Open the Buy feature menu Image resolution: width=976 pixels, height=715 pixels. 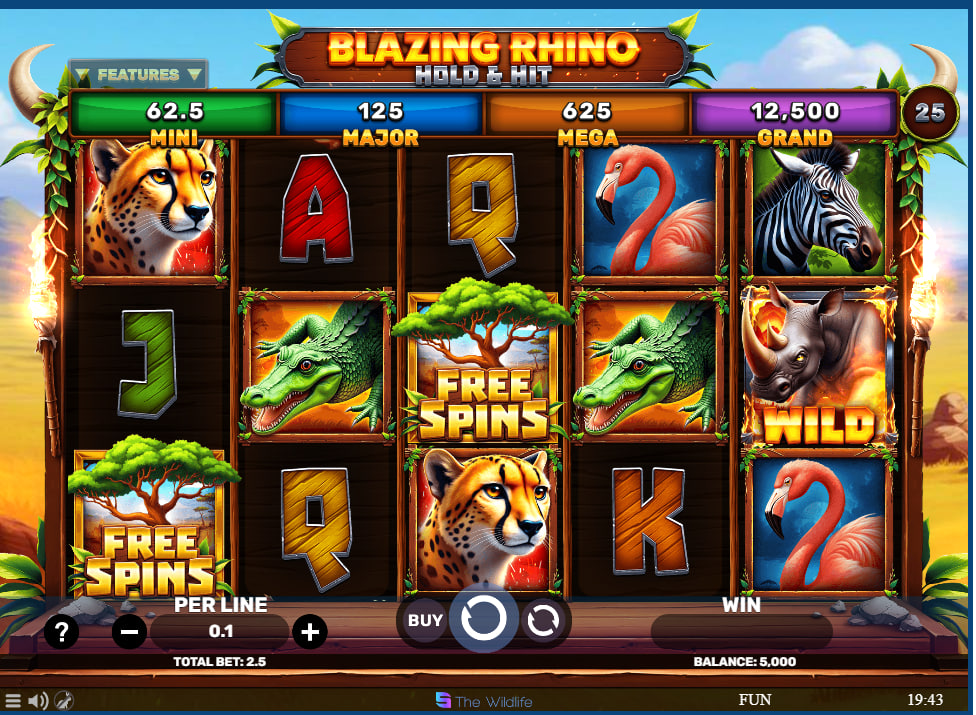425,620
